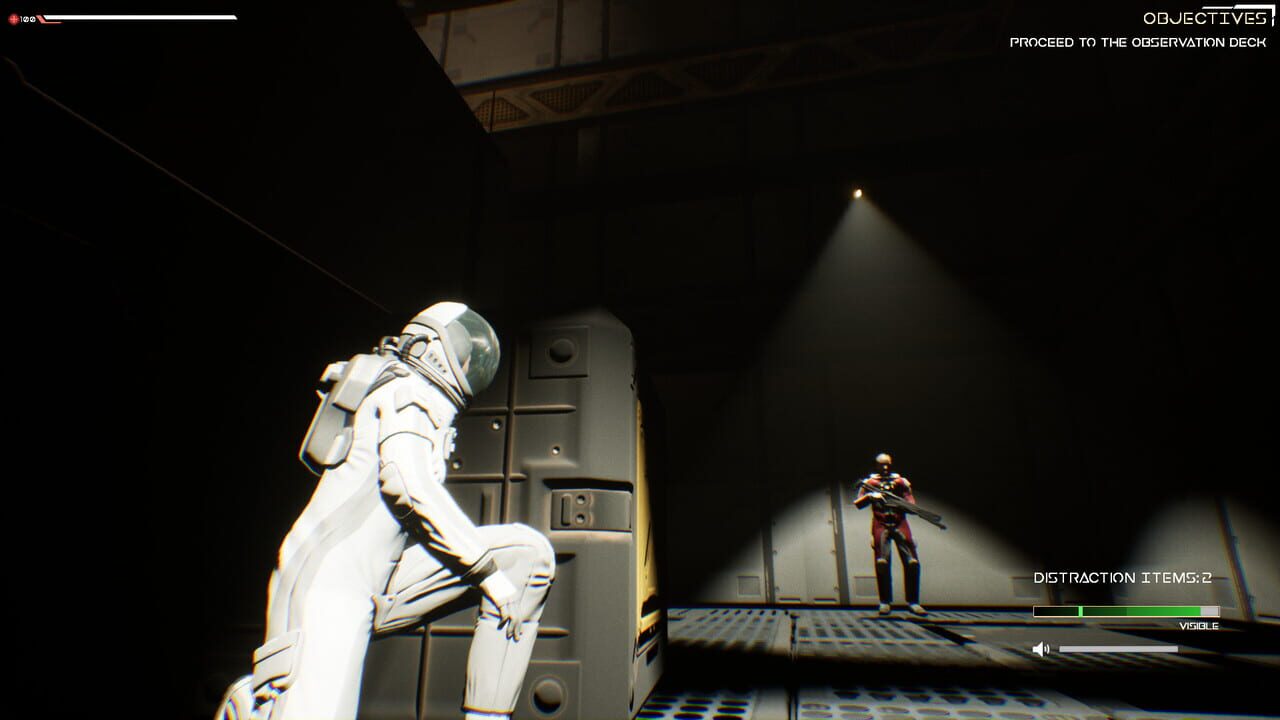The image size is (1280, 720).
Task: Mute game audio via the speaker icon
Action: click(x=1041, y=647)
